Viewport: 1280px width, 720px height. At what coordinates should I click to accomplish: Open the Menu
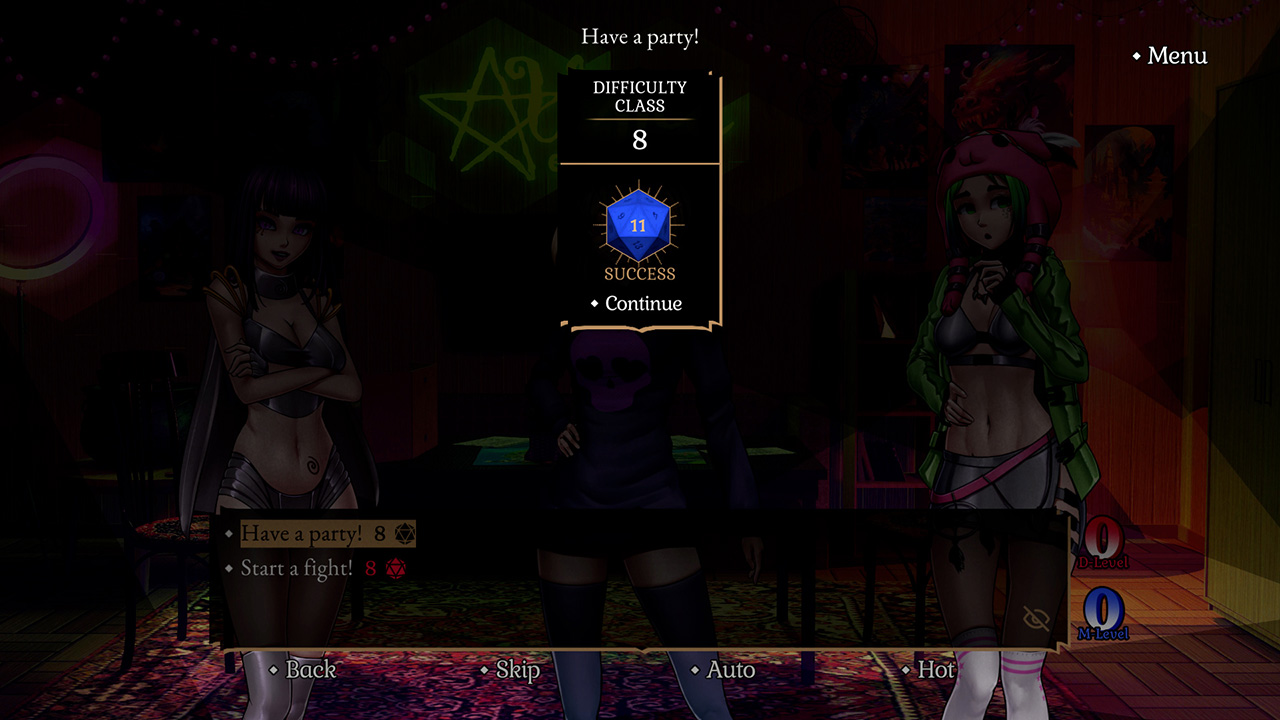tap(1177, 57)
